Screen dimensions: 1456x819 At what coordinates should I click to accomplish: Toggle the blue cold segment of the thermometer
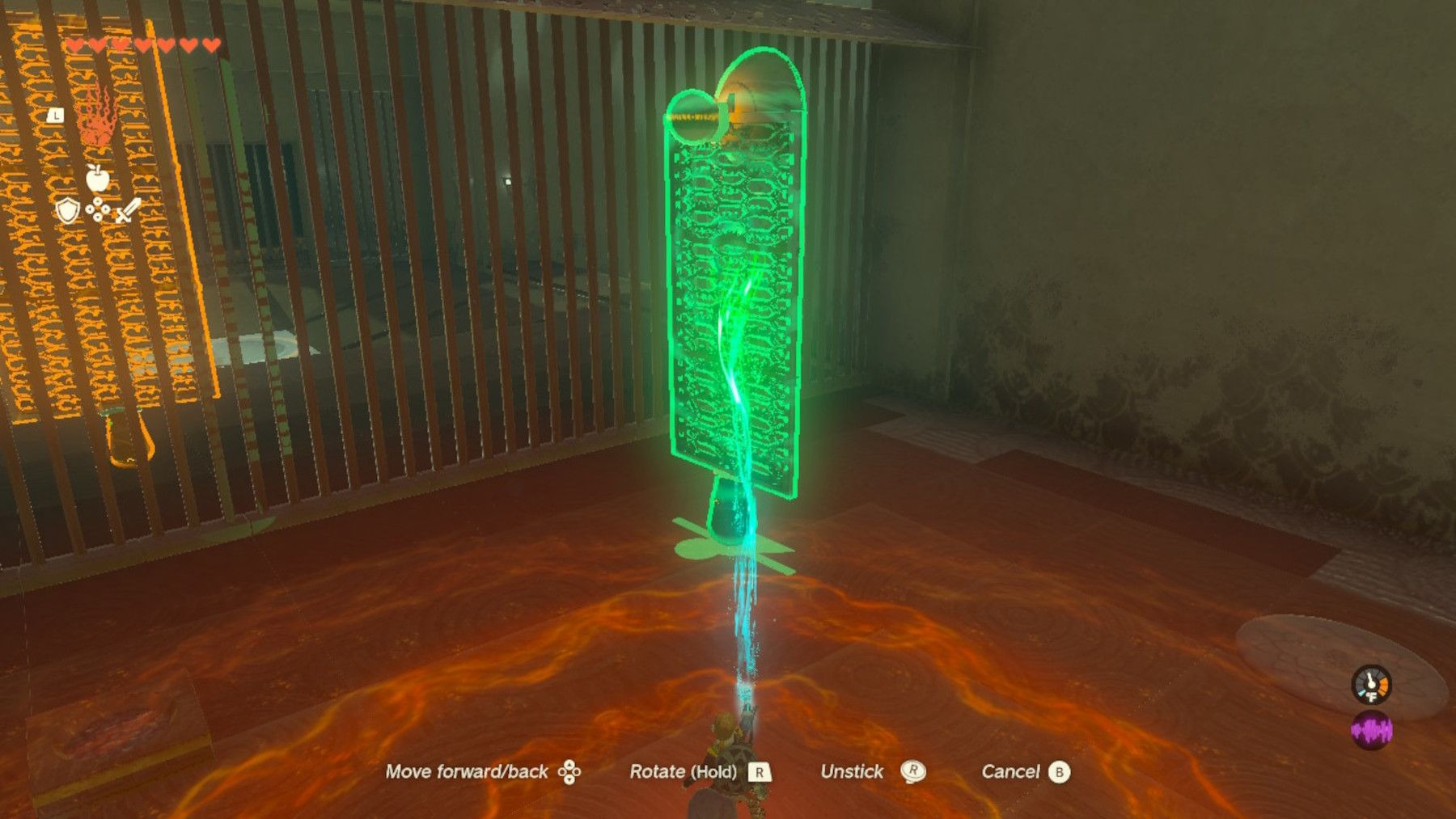point(1361,692)
